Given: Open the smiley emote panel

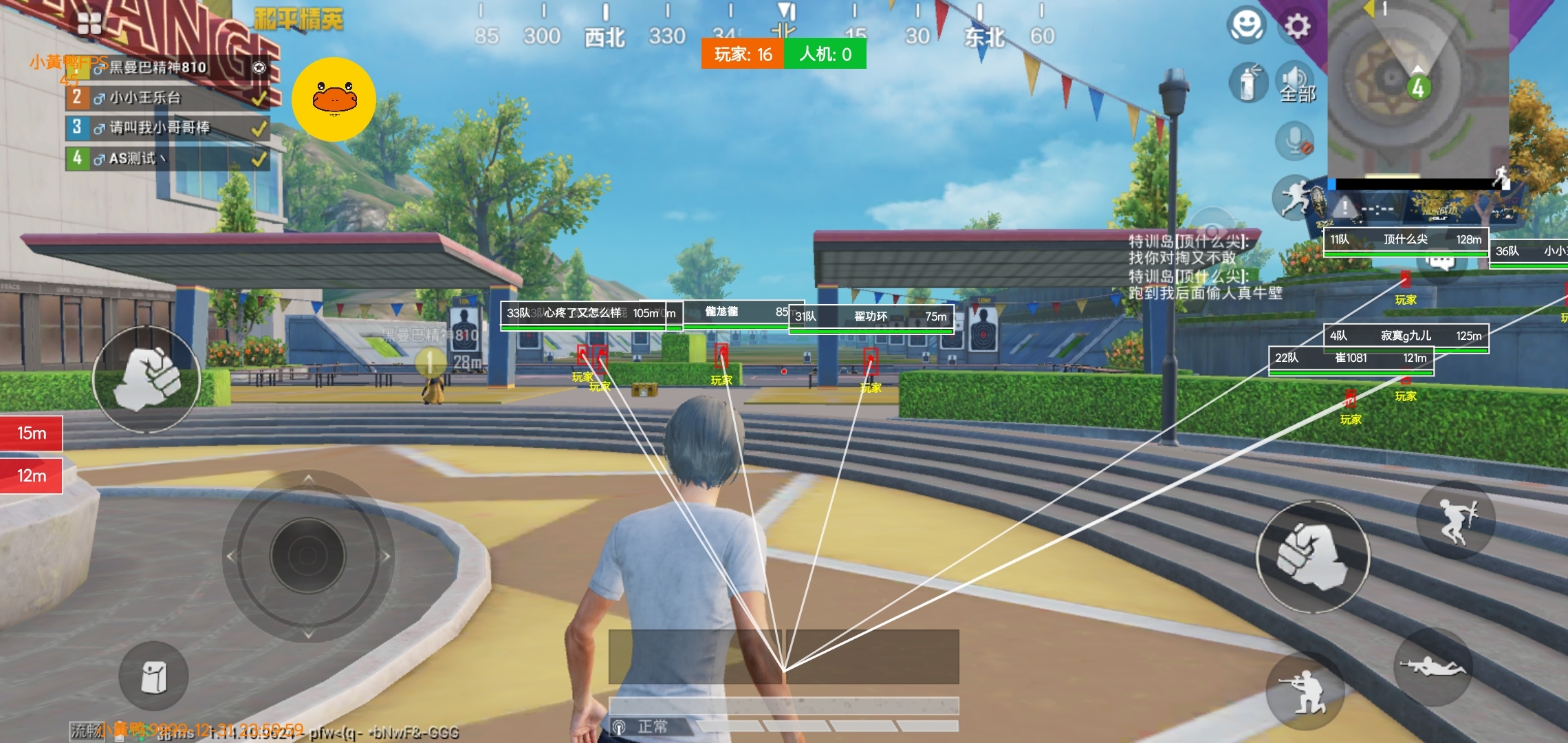Looking at the screenshot, I should point(1246,25).
